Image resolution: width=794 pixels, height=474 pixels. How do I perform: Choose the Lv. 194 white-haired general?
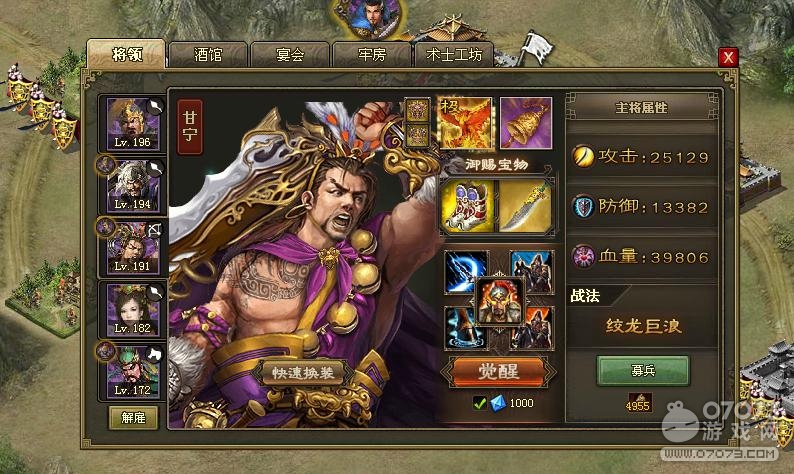[133, 184]
